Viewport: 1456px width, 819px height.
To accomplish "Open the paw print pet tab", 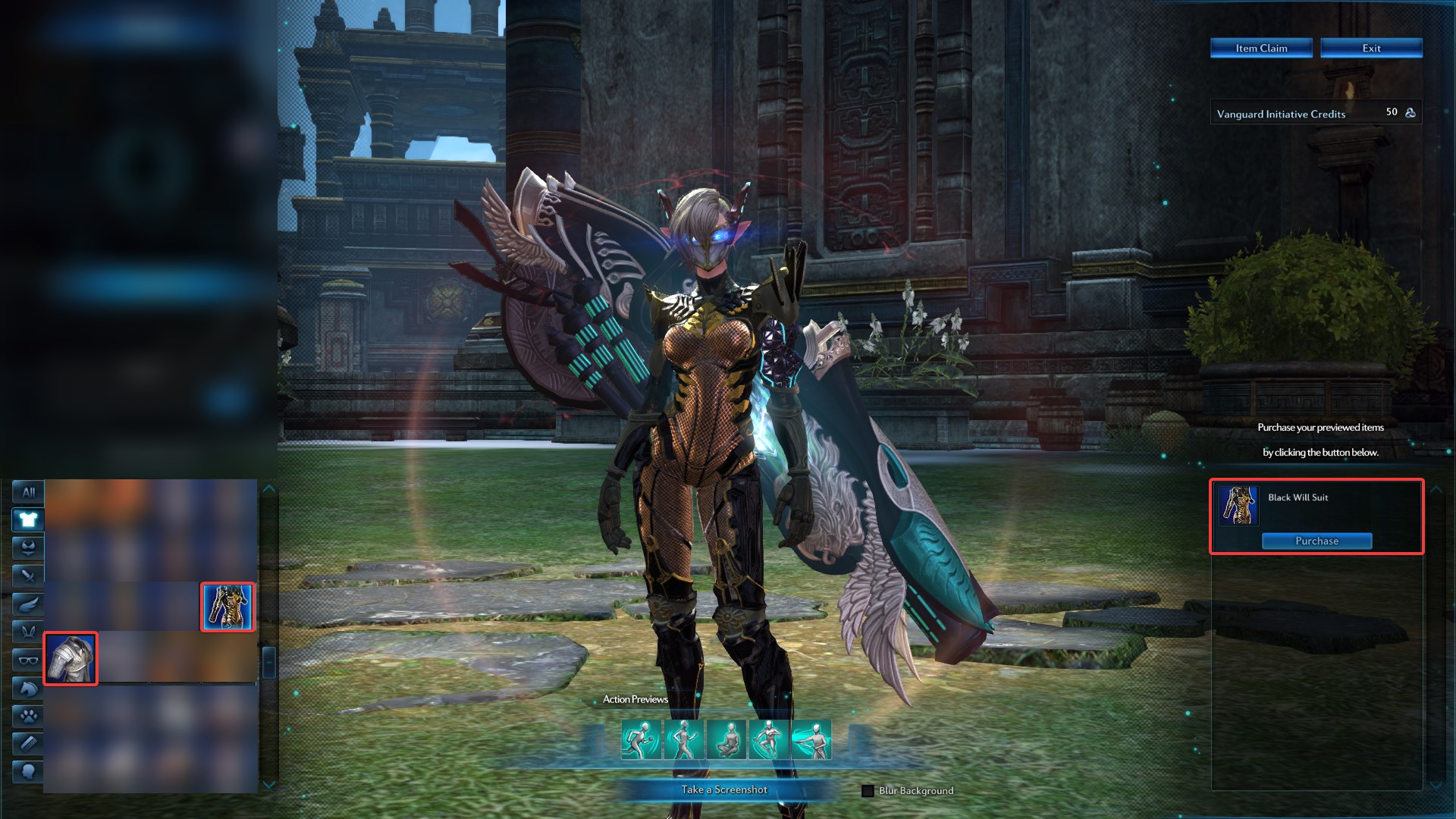I will click(28, 716).
